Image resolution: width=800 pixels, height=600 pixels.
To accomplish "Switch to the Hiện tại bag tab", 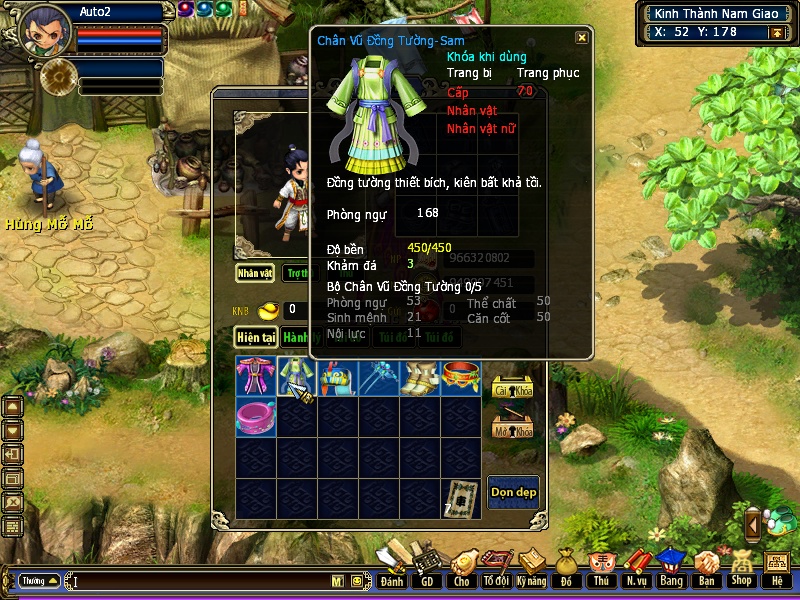I will 256,338.
